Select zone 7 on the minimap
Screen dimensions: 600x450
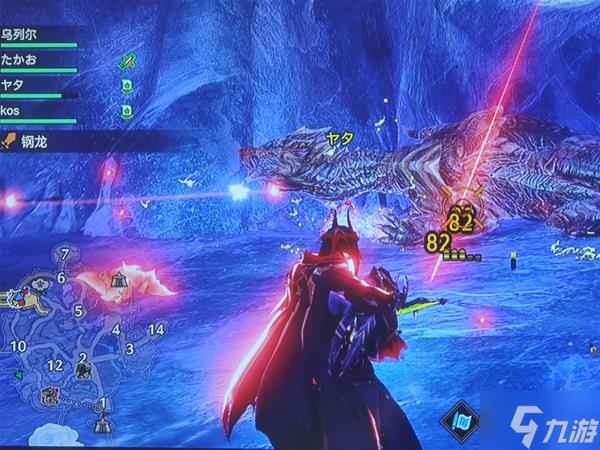tap(65, 254)
